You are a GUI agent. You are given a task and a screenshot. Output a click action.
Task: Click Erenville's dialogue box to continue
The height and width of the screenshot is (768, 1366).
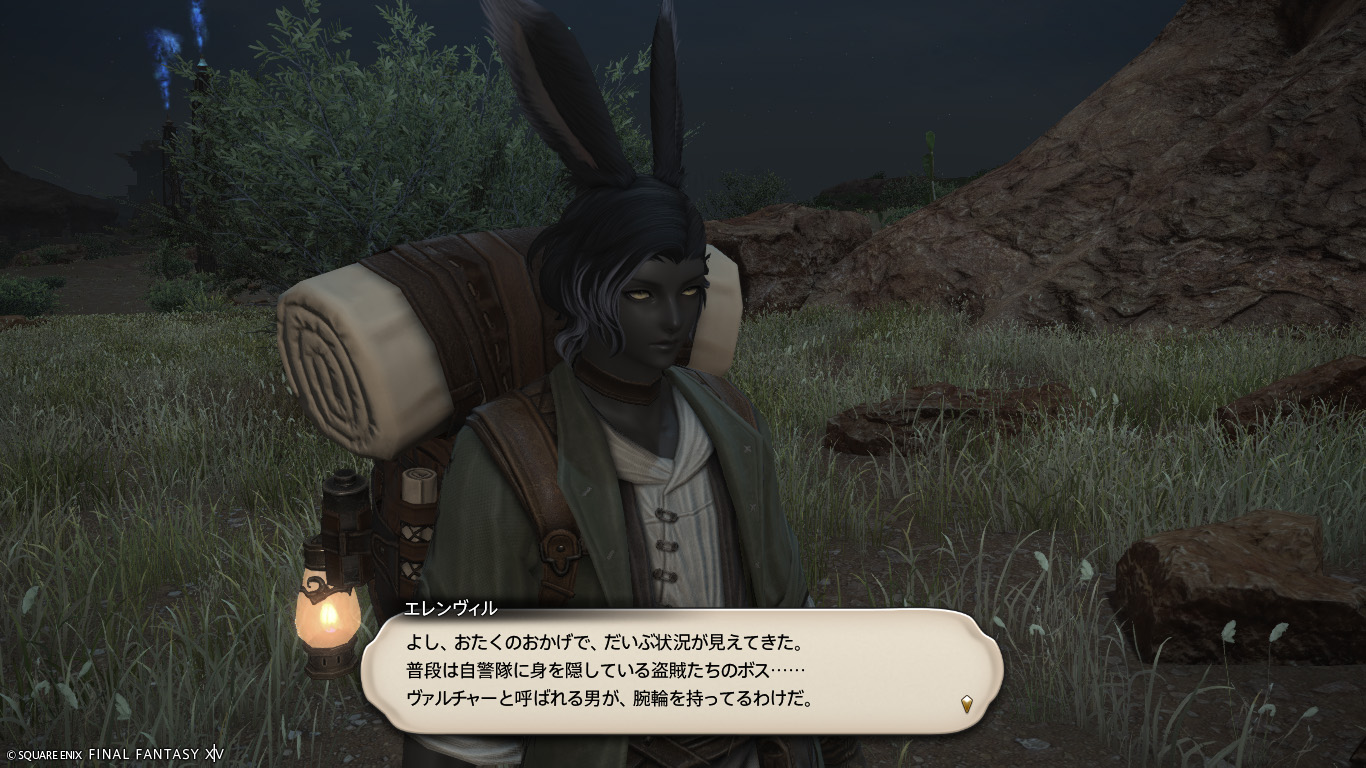(680, 668)
